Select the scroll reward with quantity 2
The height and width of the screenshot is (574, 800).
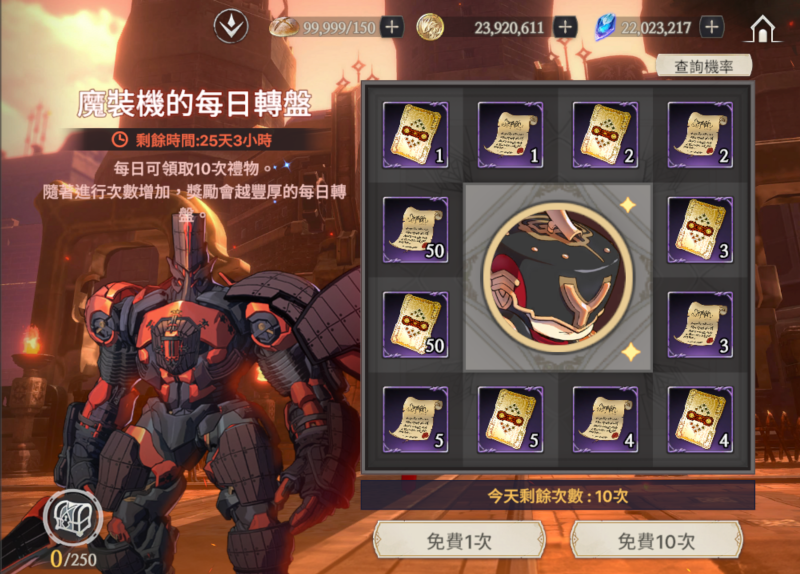tap(700, 135)
